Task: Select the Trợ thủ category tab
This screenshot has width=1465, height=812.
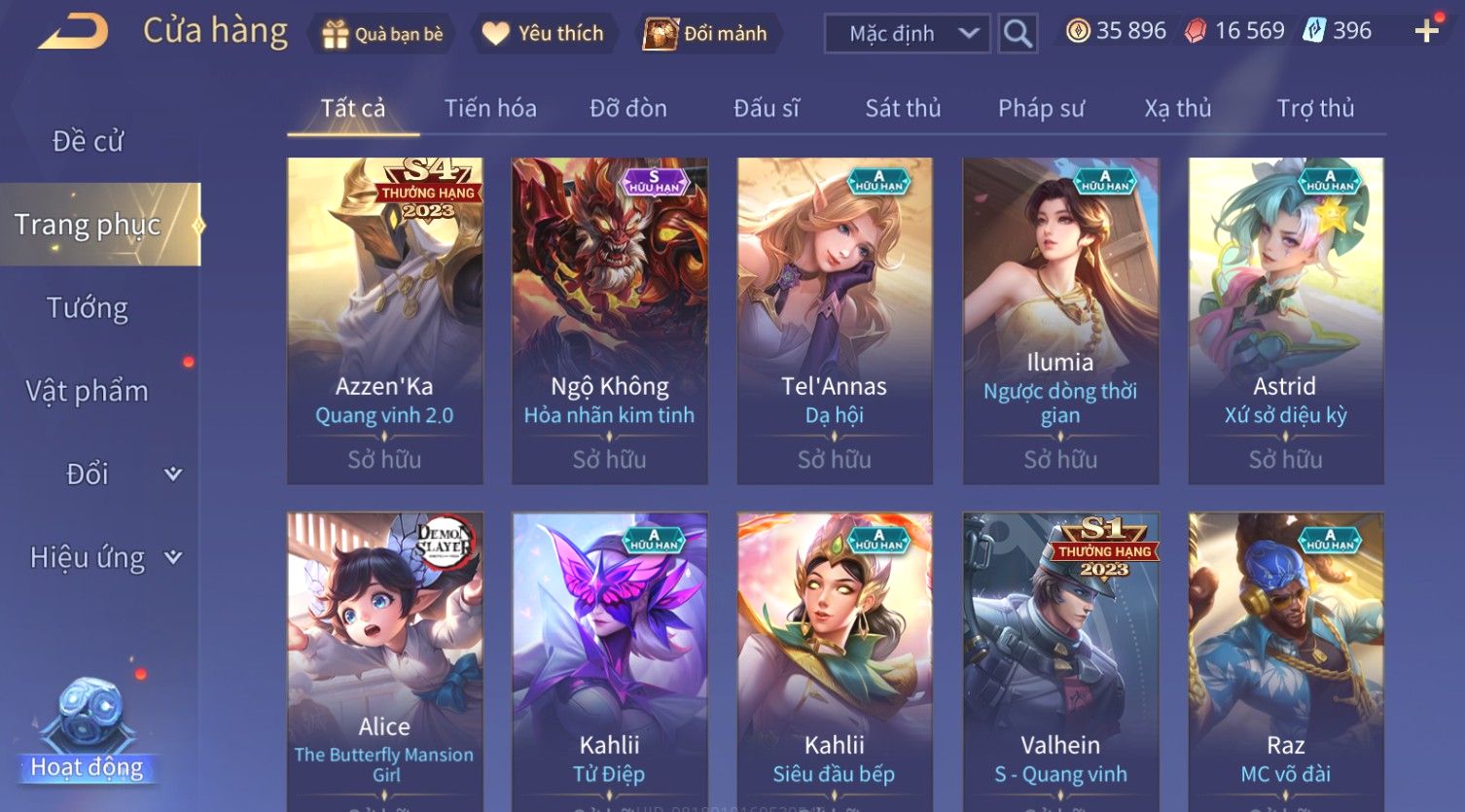Action: click(1315, 108)
